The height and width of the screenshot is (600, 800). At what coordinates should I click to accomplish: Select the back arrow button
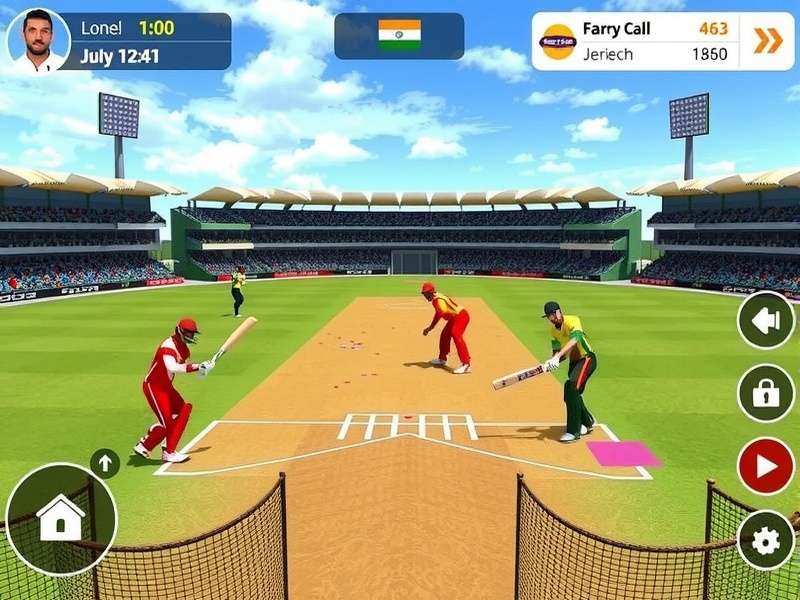[x=765, y=320]
